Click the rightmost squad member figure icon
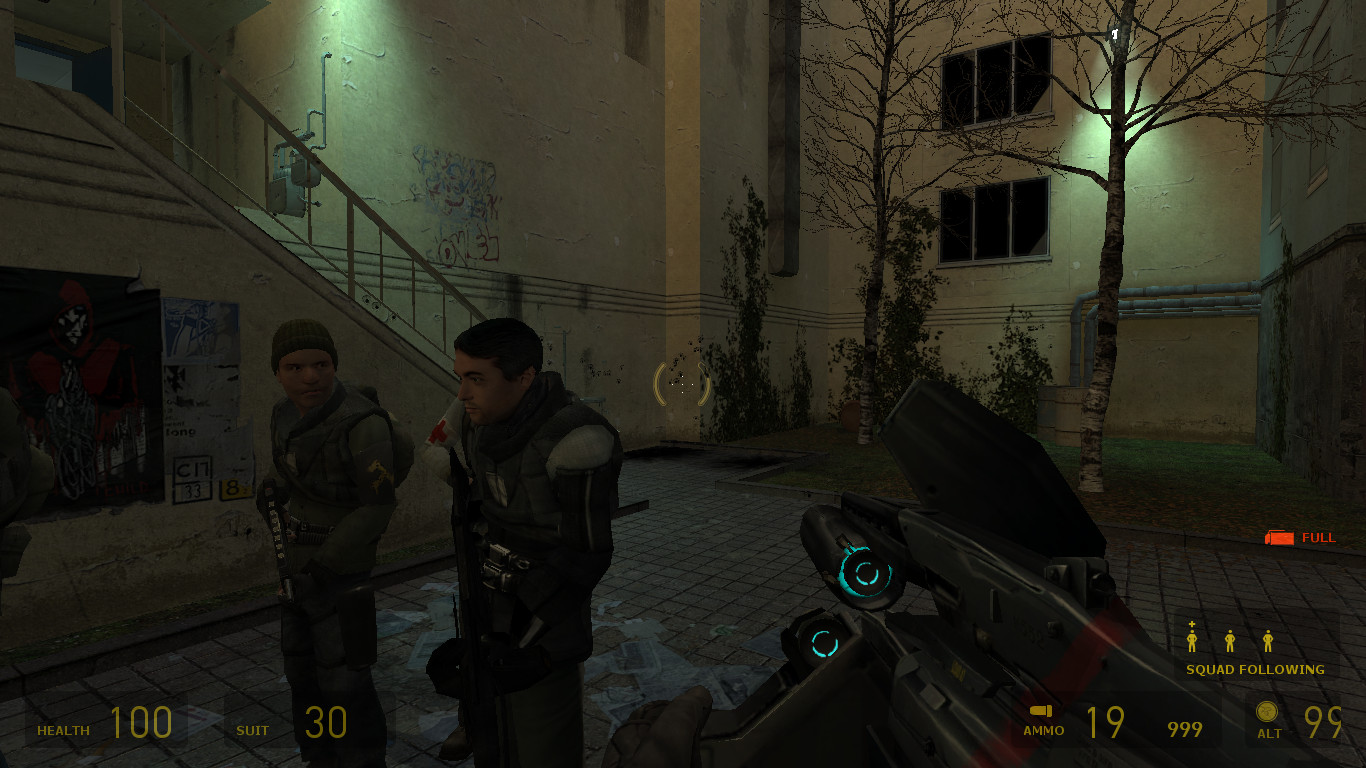Screen dimensions: 1366x768 [x=1267, y=640]
